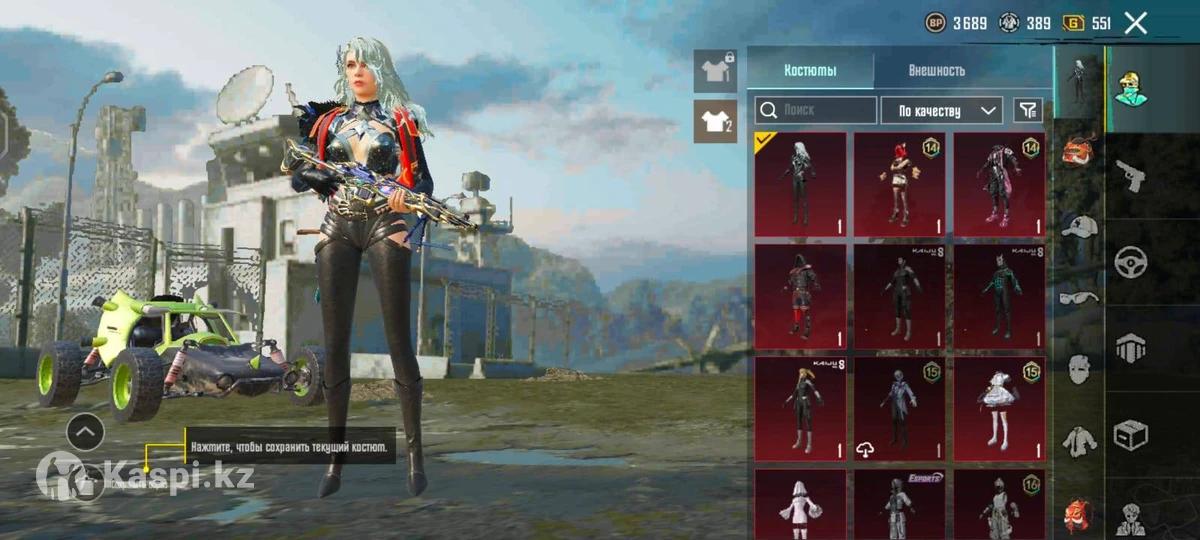This screenshot has width=1200, height=540.
Task: Open the По качеству sort dropdown
Action: click(x=941, y=110)
